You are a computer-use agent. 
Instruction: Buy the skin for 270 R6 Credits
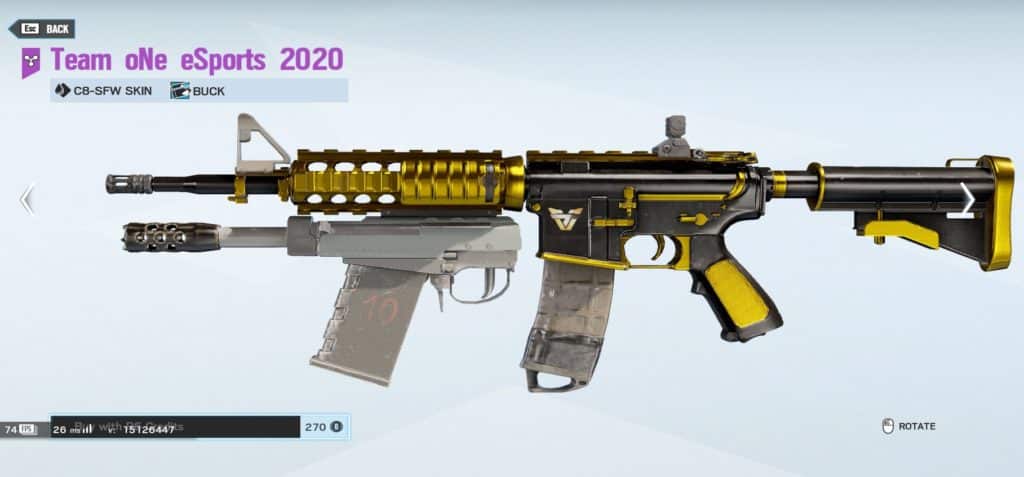200,427
